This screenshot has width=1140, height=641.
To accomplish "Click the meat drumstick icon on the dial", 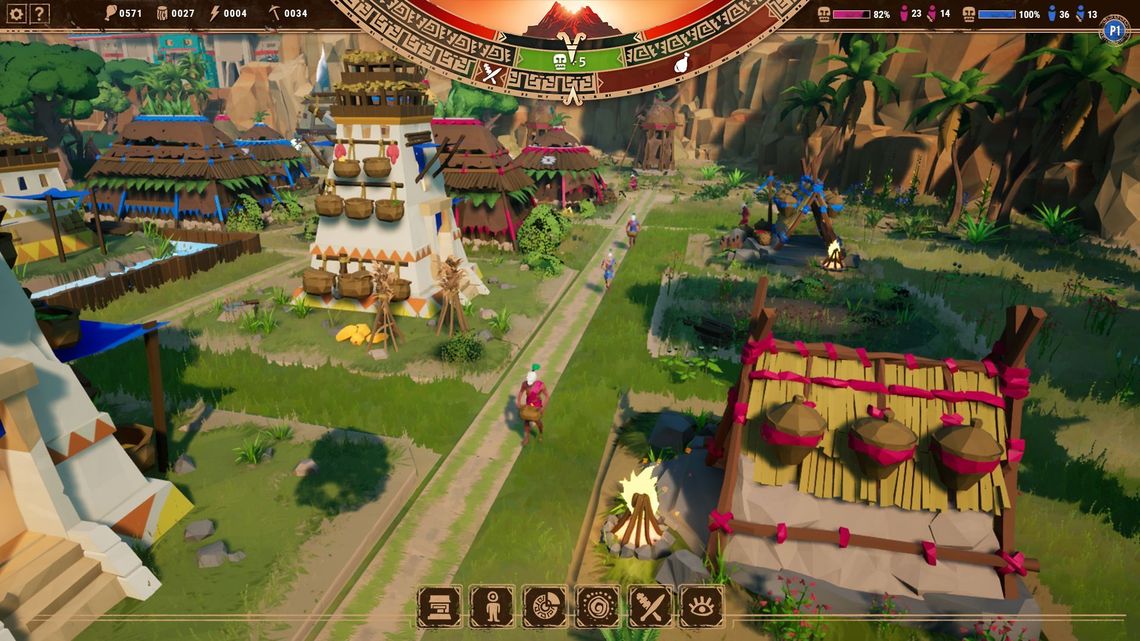I will 682,64.
